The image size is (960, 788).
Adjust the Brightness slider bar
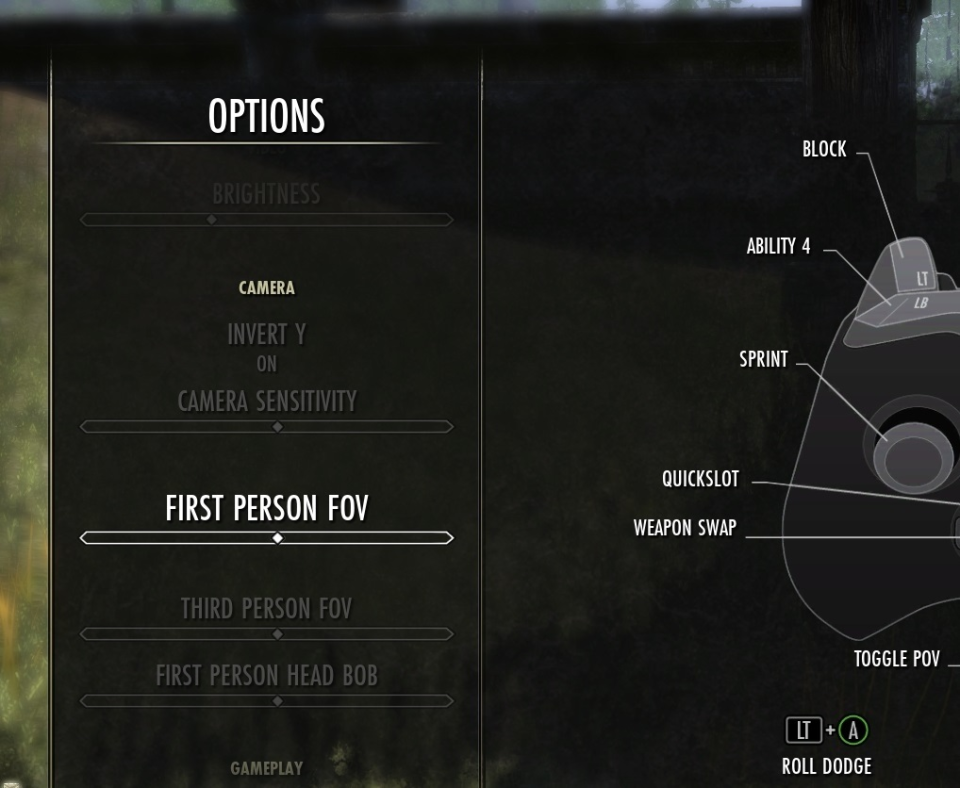tap(266, 220)
